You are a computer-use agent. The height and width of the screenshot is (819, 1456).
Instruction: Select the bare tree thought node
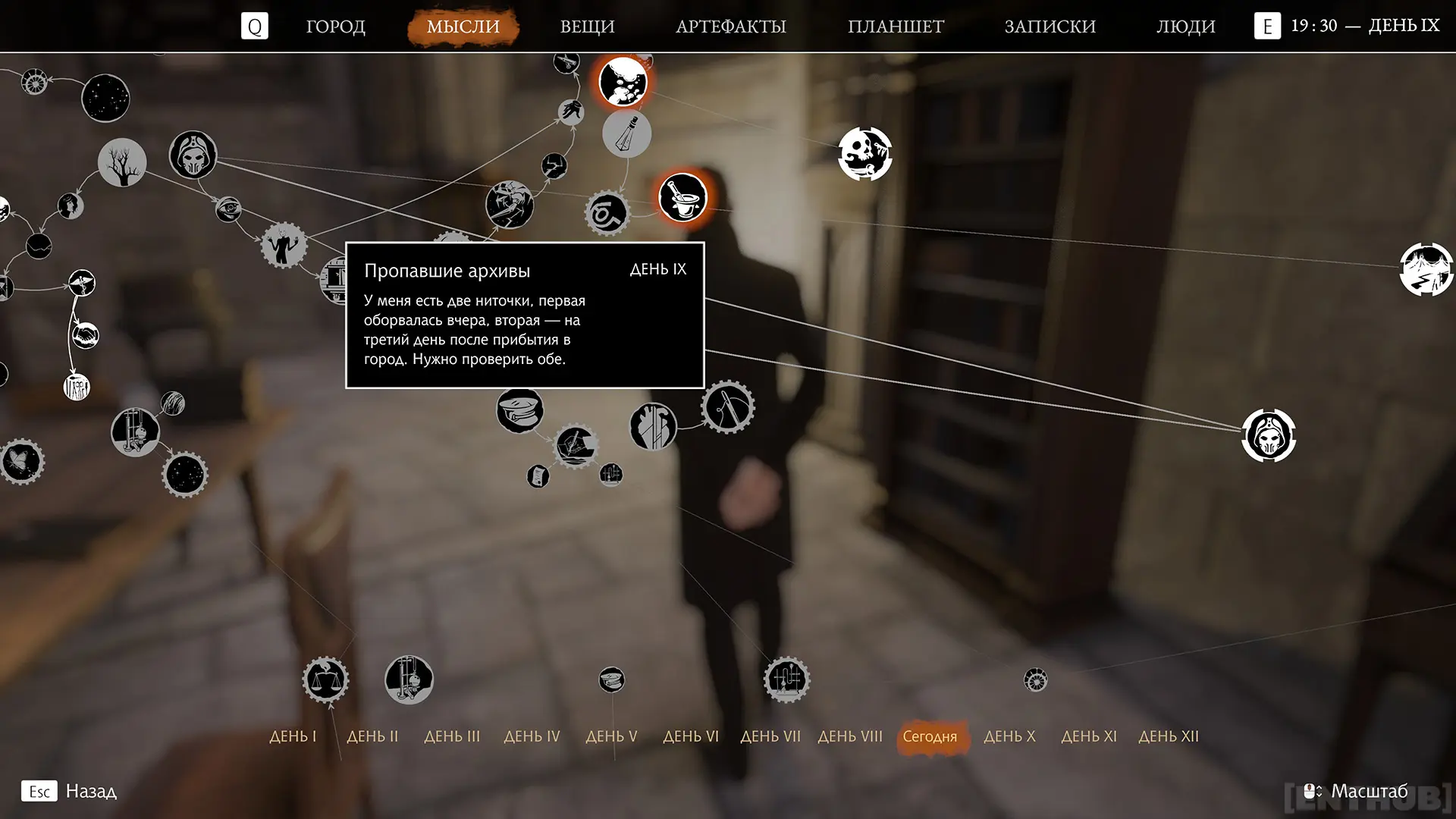[122, 162]
